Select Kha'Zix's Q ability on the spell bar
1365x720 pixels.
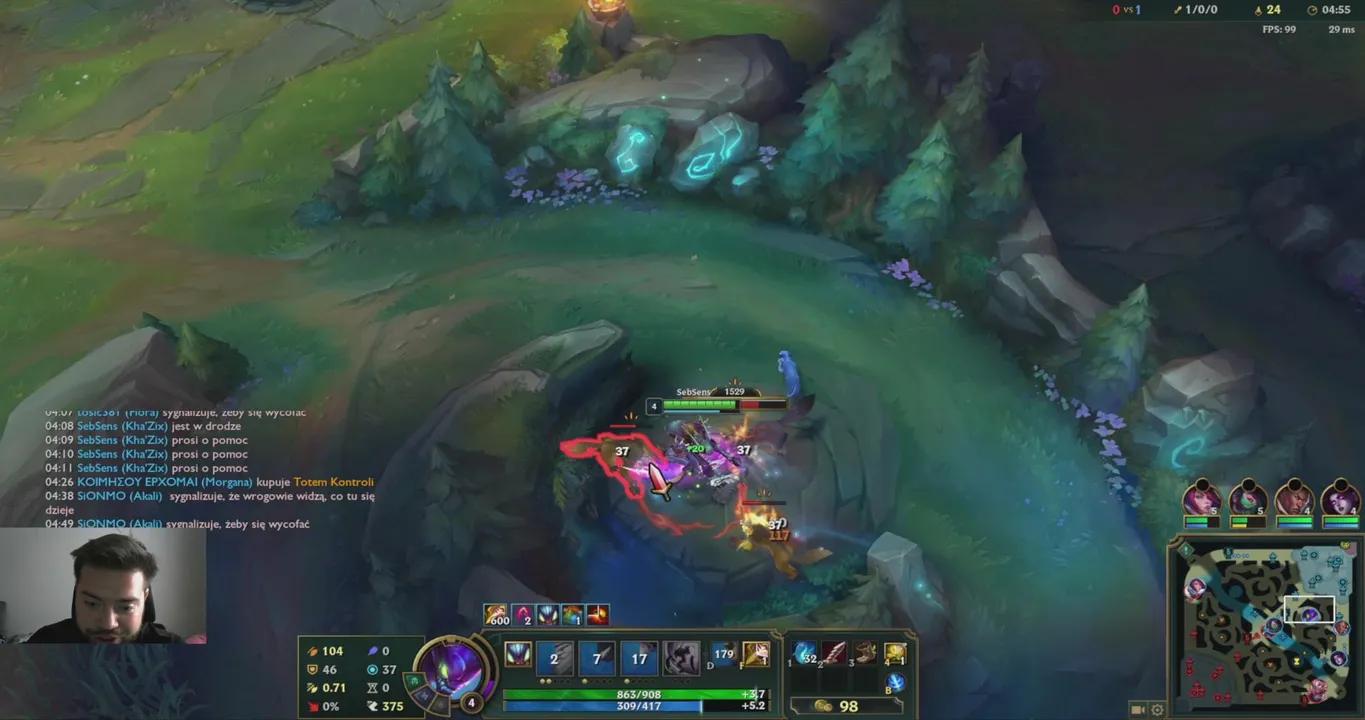tap(554, 657)
